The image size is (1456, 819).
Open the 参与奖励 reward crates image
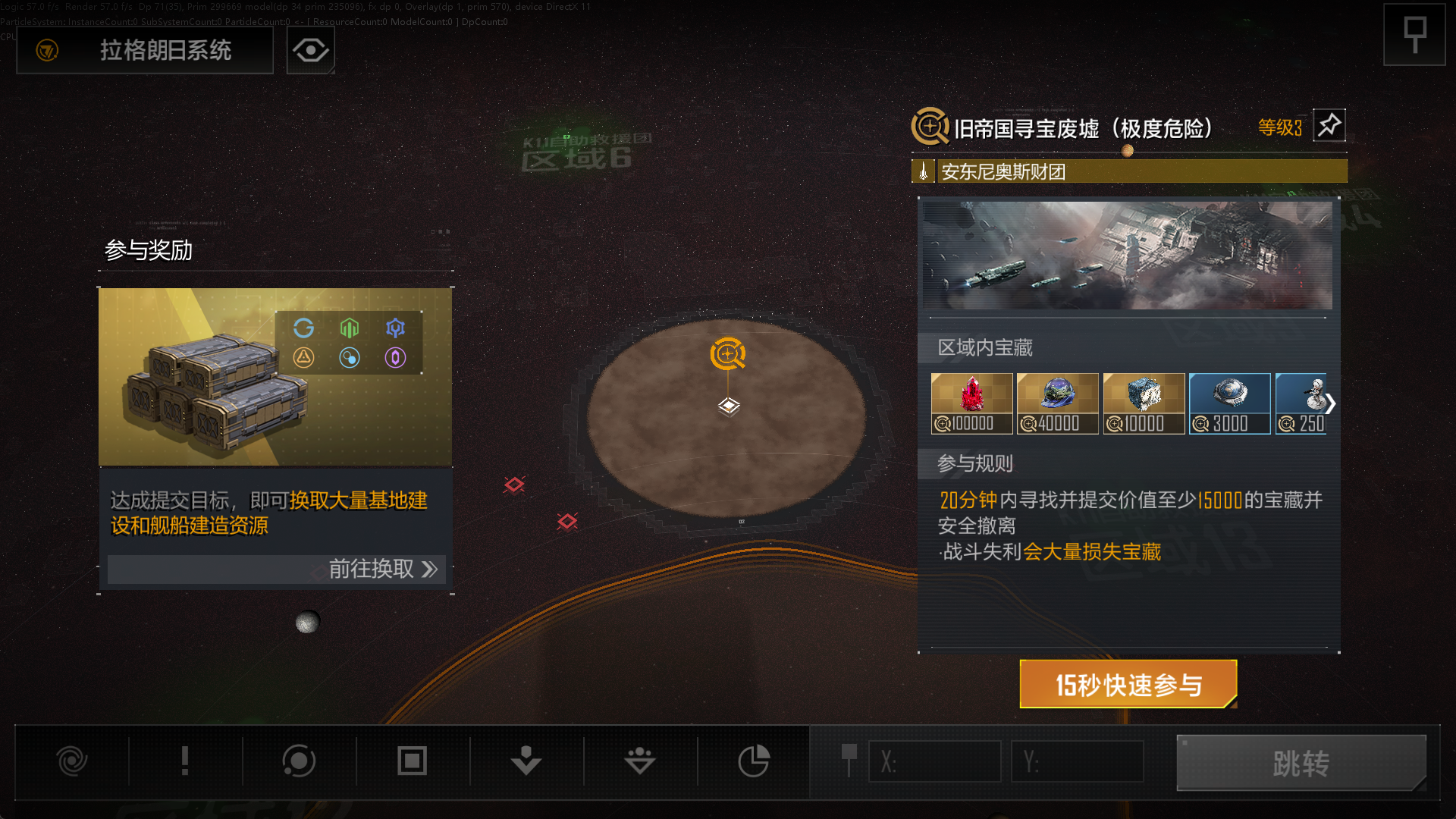tap(275, 376)
